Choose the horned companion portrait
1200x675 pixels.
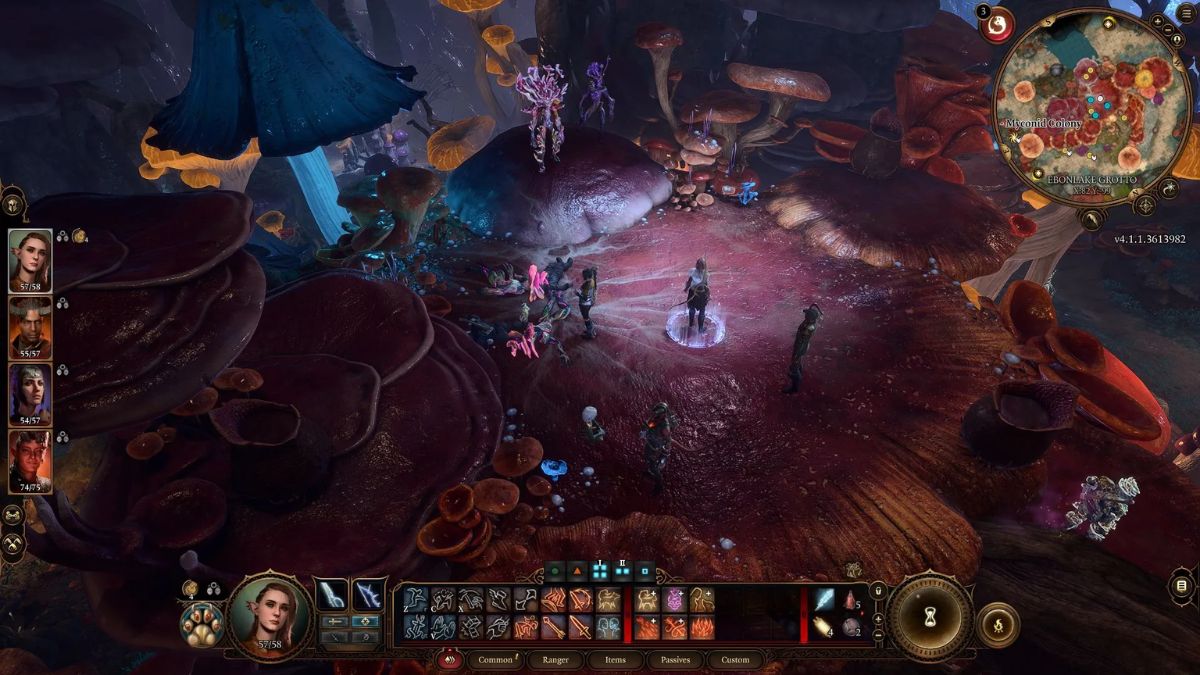pos(29,324)
